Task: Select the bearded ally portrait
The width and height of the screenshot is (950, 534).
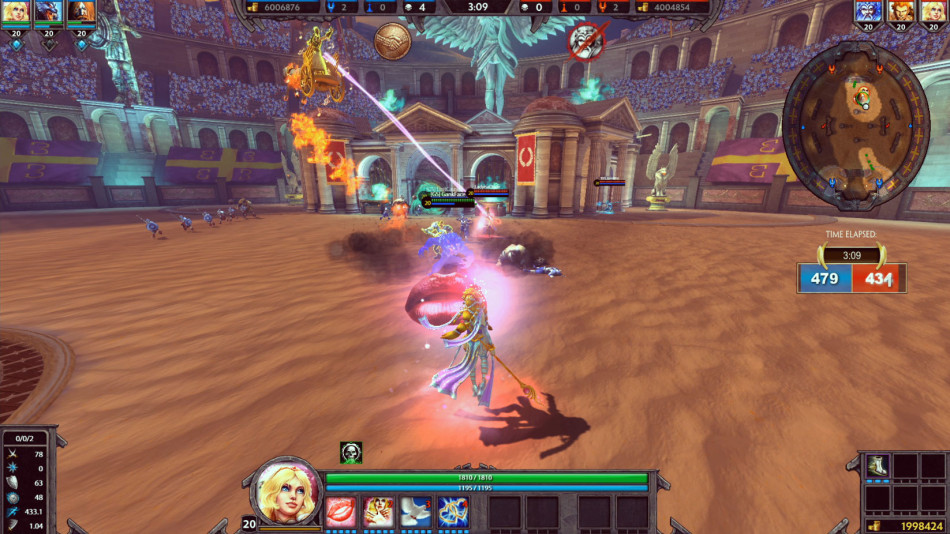Action: coord(81,13)
